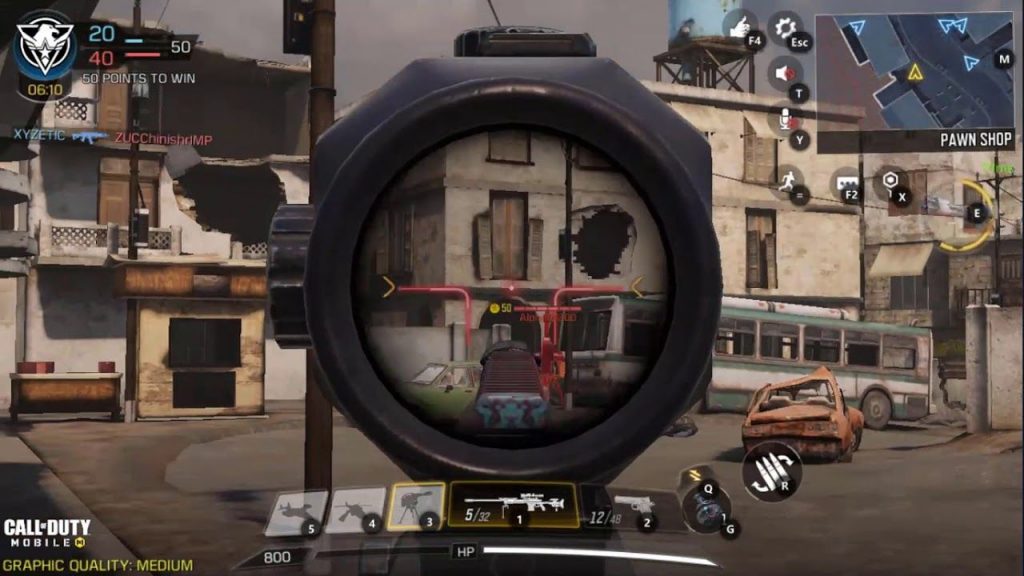Toggle the speaker audio icon

(786, 73)
